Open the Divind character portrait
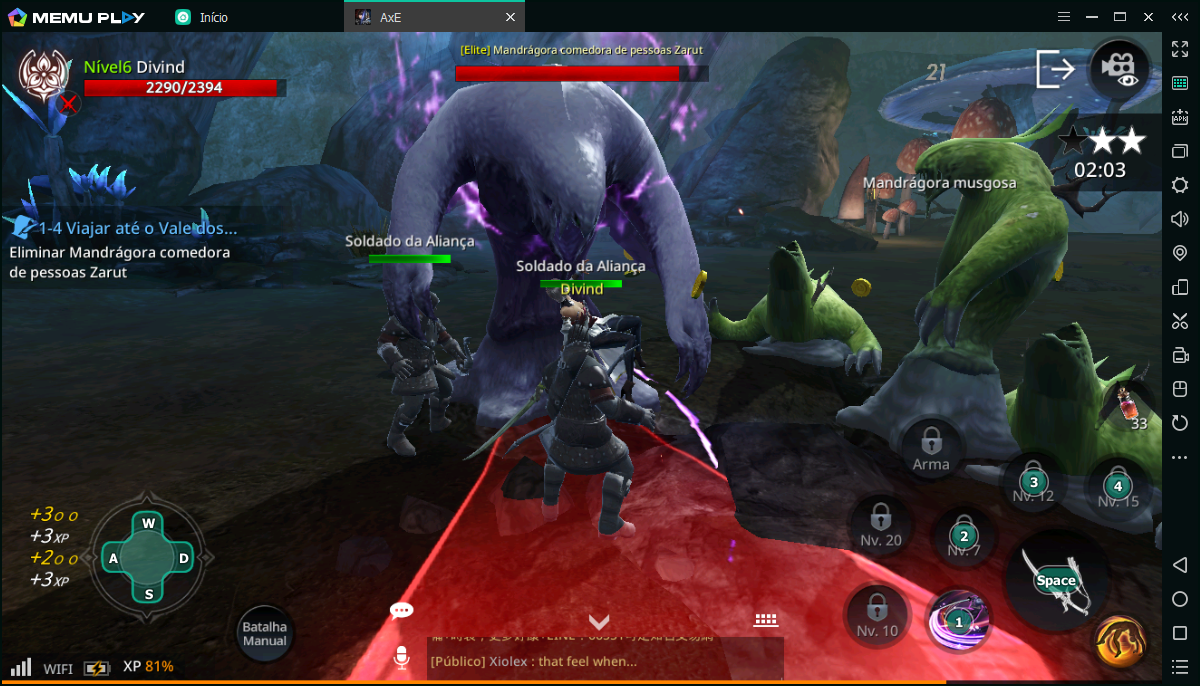 (x=43, y=74)
